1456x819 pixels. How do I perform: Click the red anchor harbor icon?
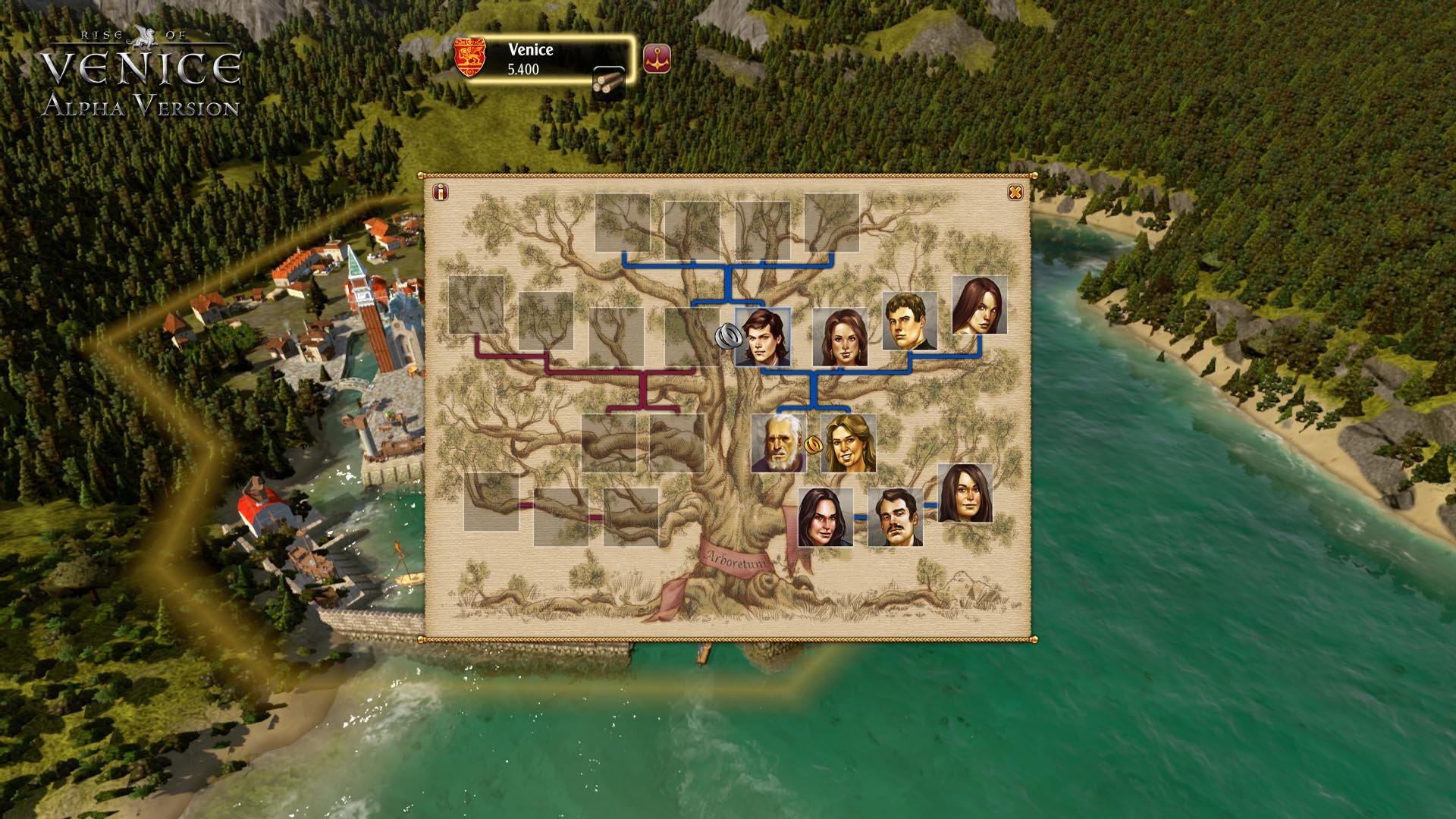tap(657, 58)
